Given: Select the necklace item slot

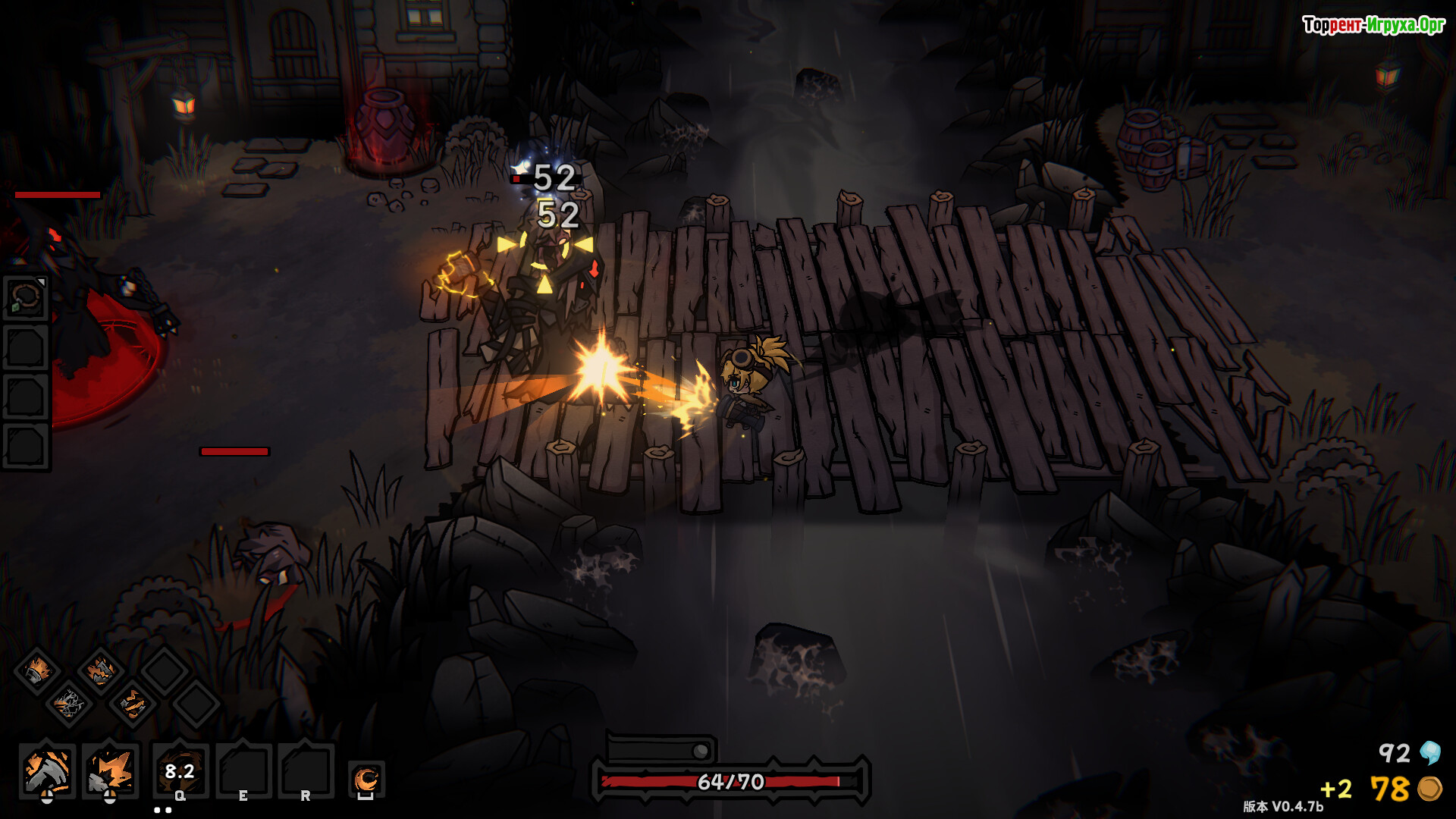Looking at the screenshot, I should pyautogui.click(x=26, y=297).
